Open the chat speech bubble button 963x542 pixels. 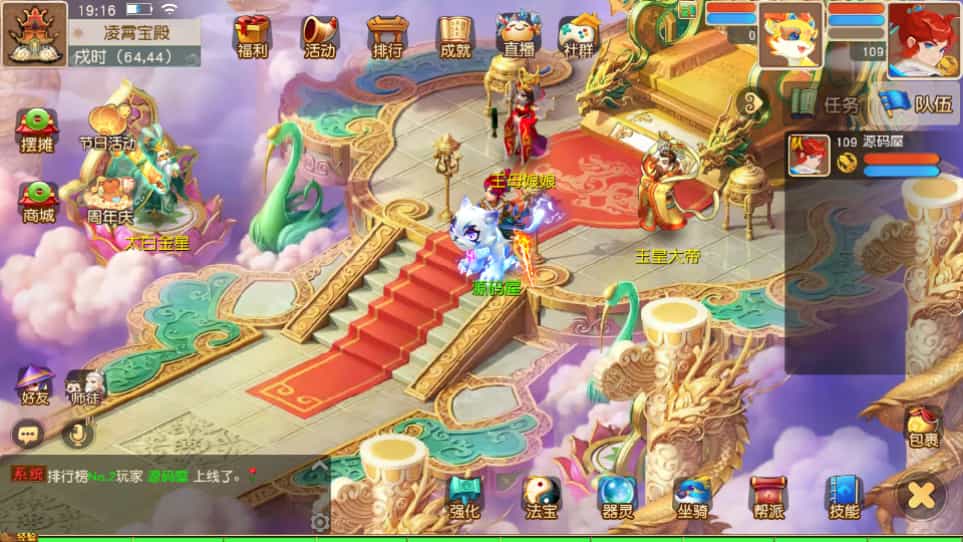point(27,433)
